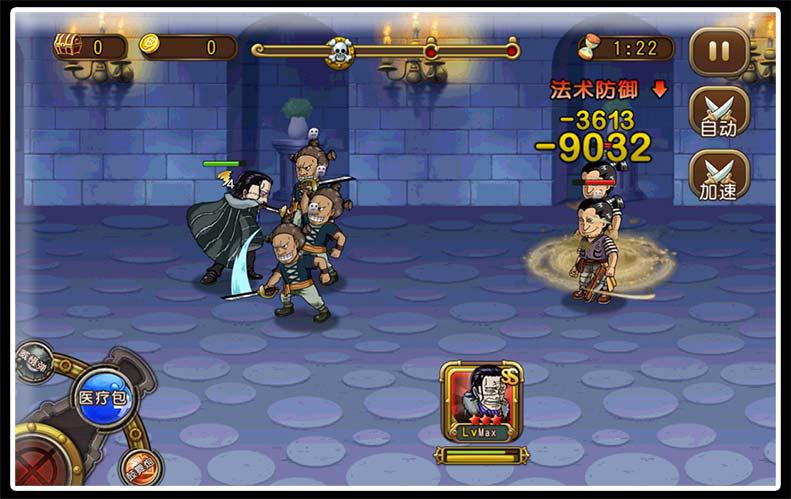The height and width of the screenshot is (499, 791).
Task: Select the LvMax hero portrait card
Action: 482,404
